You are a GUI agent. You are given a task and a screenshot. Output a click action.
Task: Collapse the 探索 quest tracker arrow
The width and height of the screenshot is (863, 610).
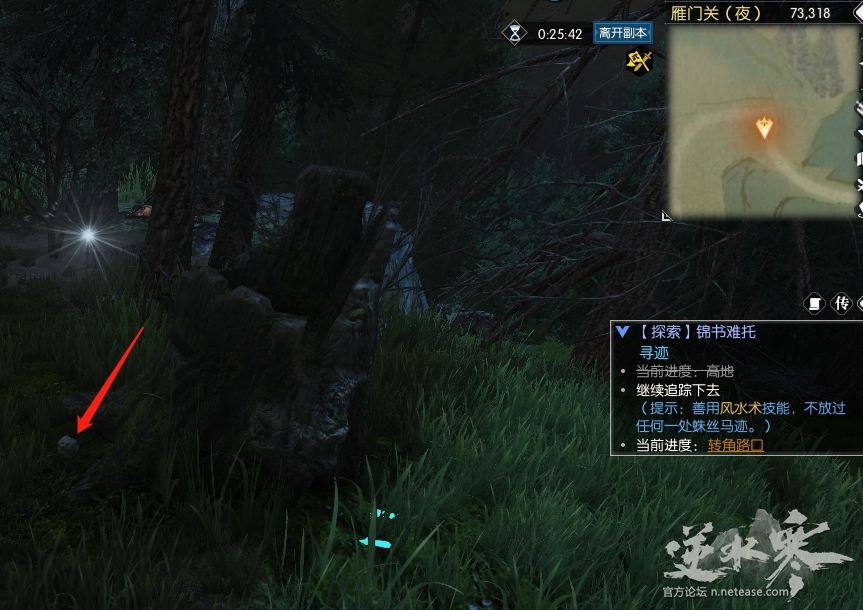tap(623, 332)
